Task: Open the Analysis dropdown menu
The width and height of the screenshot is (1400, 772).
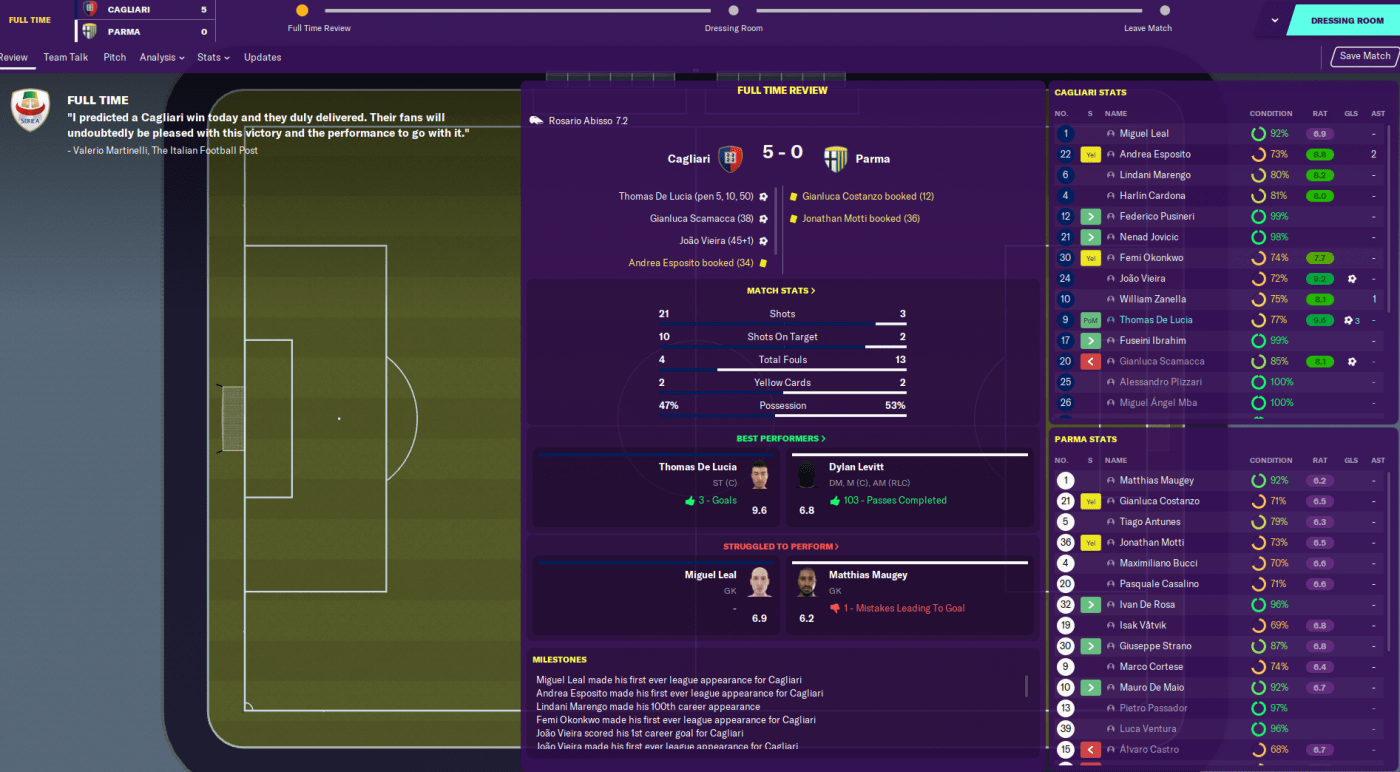Action: point(162,57)
